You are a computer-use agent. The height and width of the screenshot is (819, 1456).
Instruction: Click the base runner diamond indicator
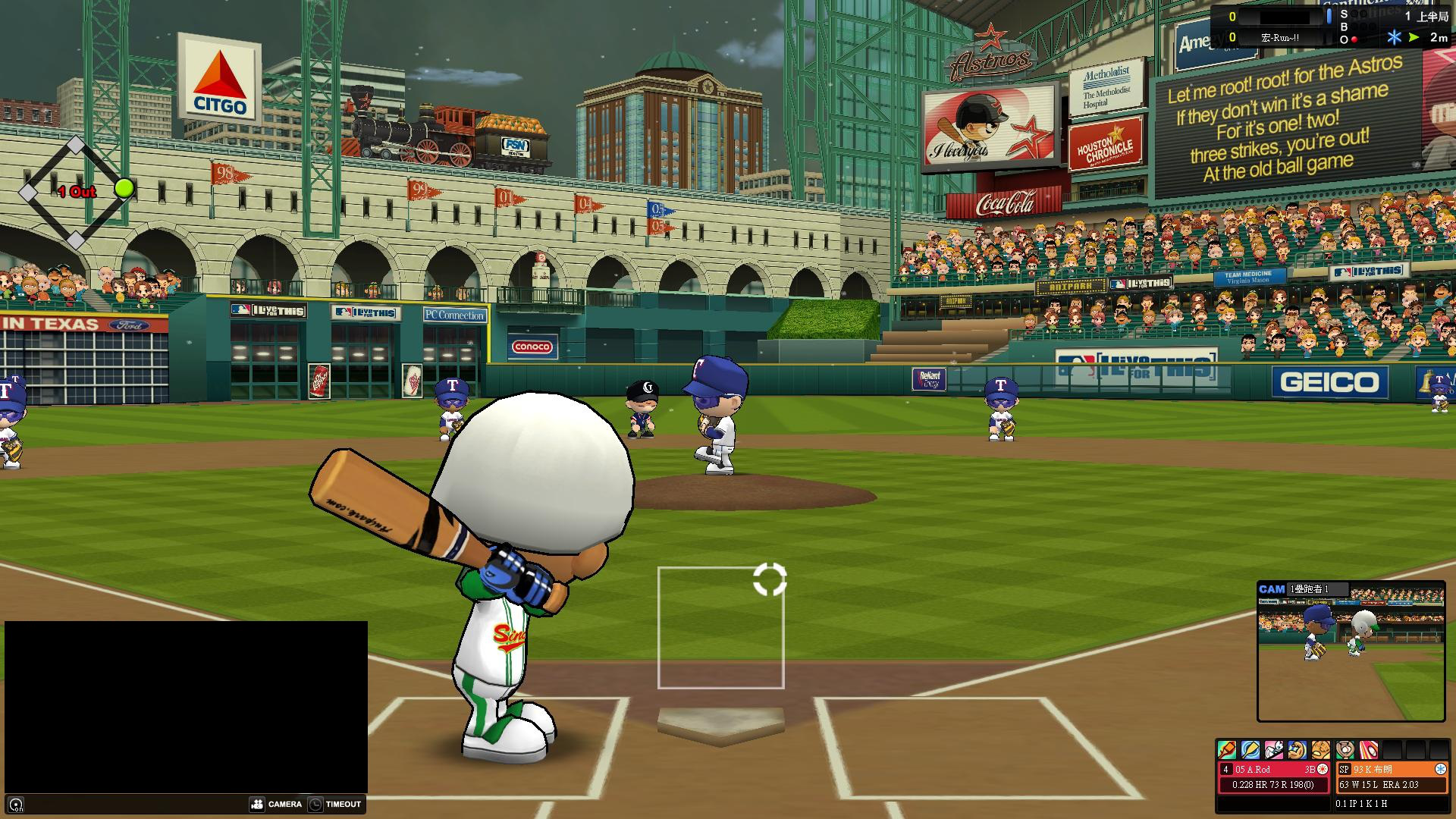click(76, 192)
